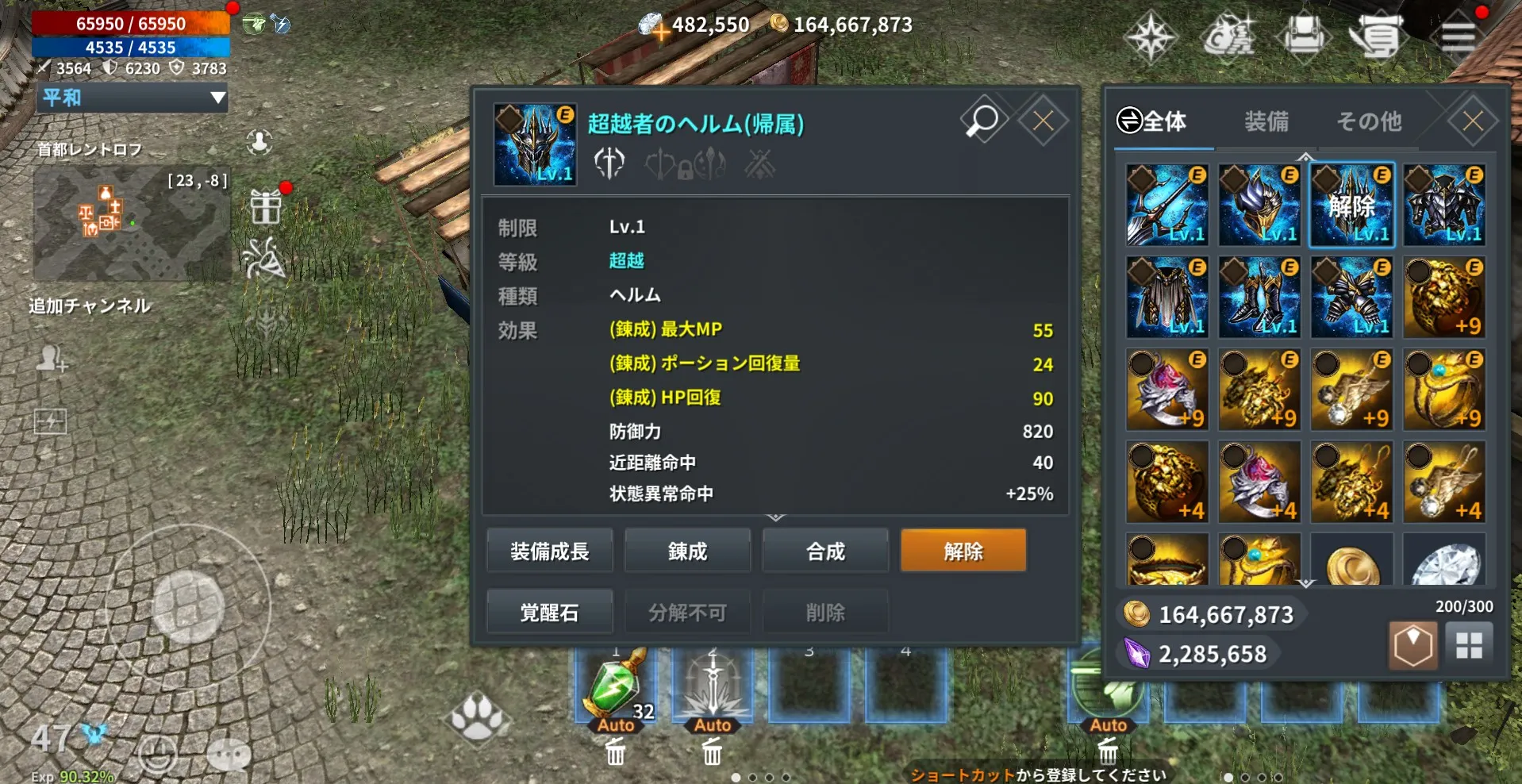Click the magnifier preview icon on helm window
Screen dimensions: 1522x784
[982, 120]
